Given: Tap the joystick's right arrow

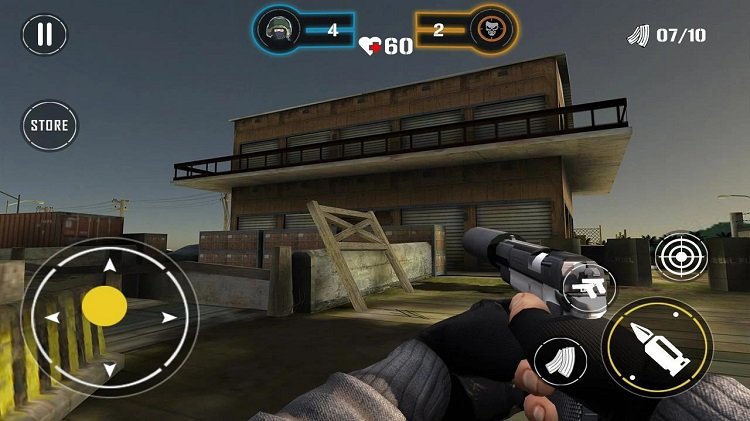Looking at the screenshot, I should [x=169, y=318].
